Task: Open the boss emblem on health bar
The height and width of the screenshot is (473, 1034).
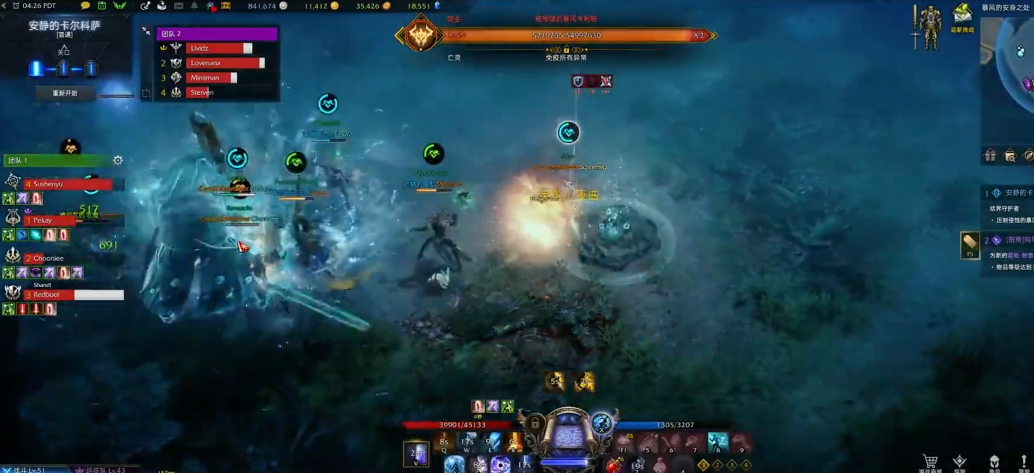Action: point(420,36)
